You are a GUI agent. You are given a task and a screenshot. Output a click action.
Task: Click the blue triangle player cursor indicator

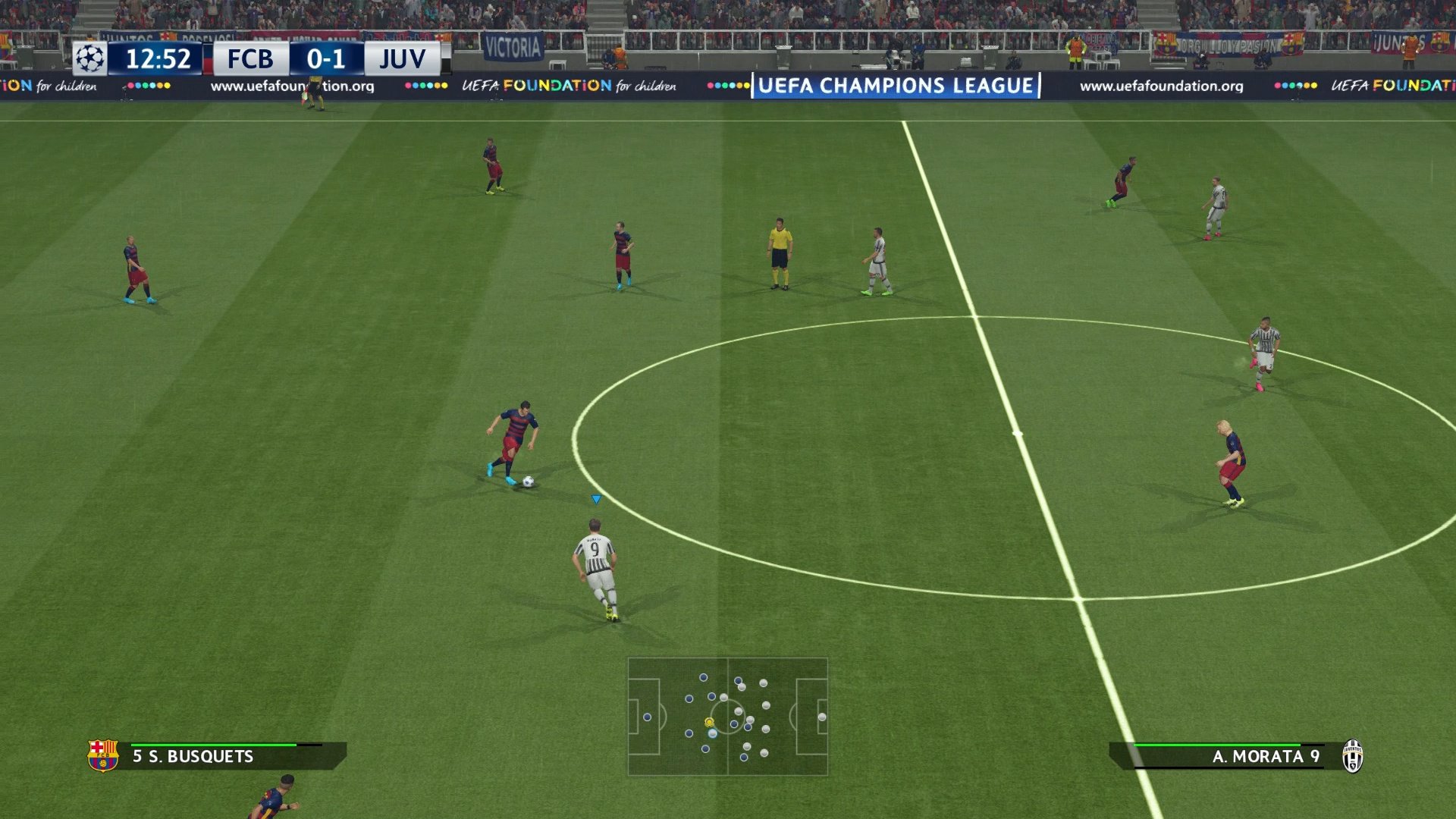(x=596, y=499)
